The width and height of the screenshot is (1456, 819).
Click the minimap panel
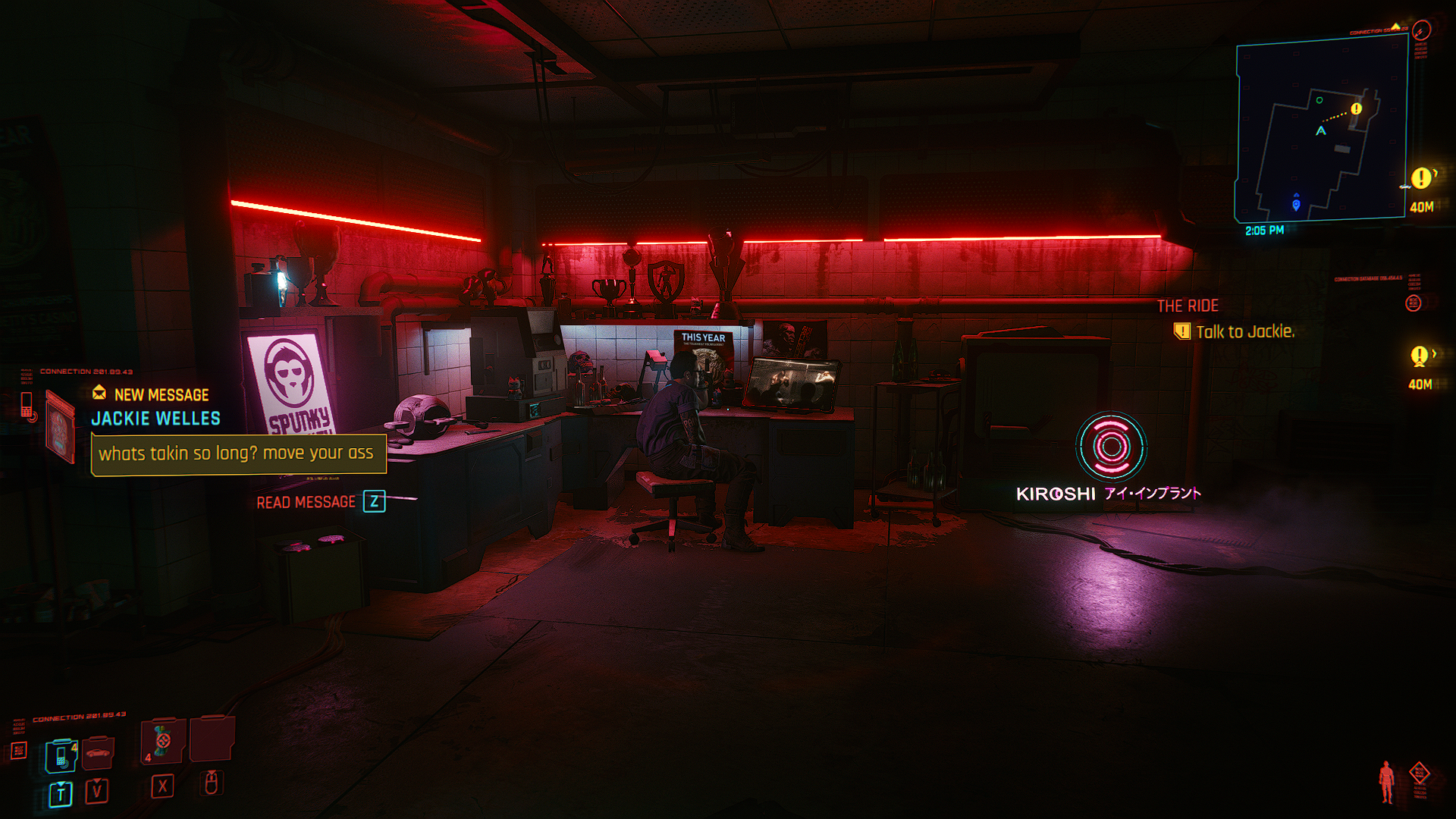(x=1321, y=130)
